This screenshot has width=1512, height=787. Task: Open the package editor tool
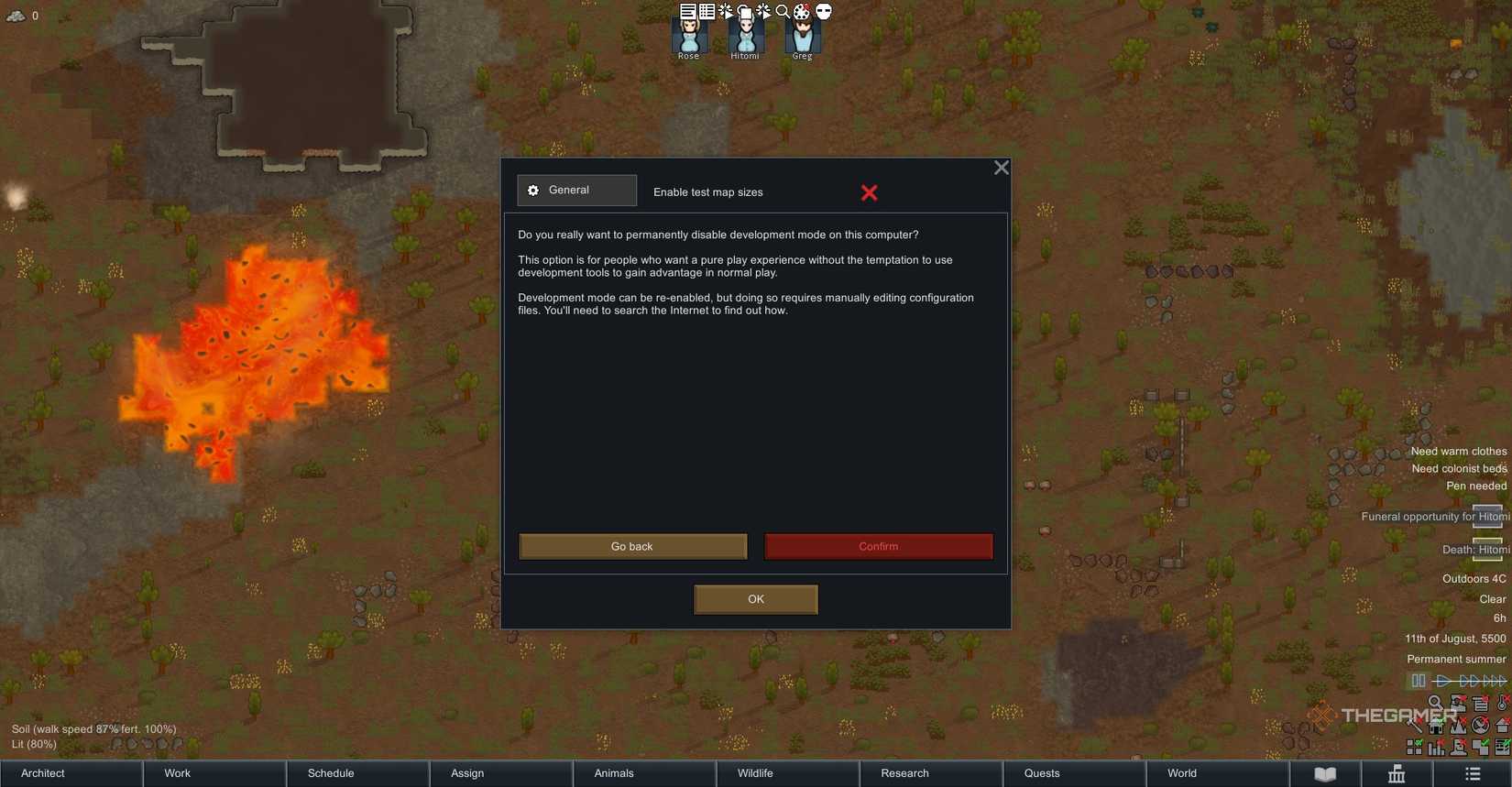pos(706,11)
